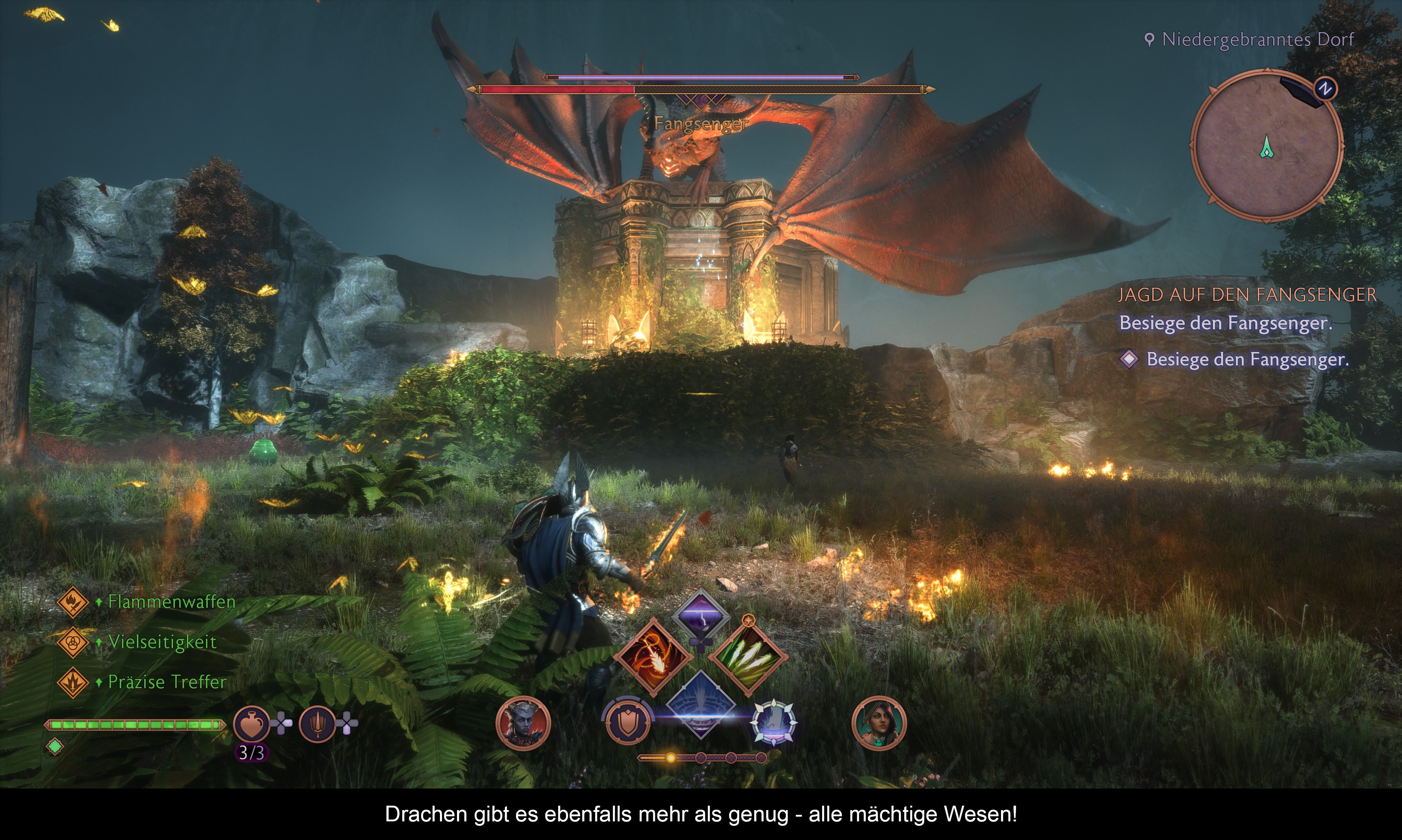Inspect the Vielseitigkeit buff icon

point(73,642)
